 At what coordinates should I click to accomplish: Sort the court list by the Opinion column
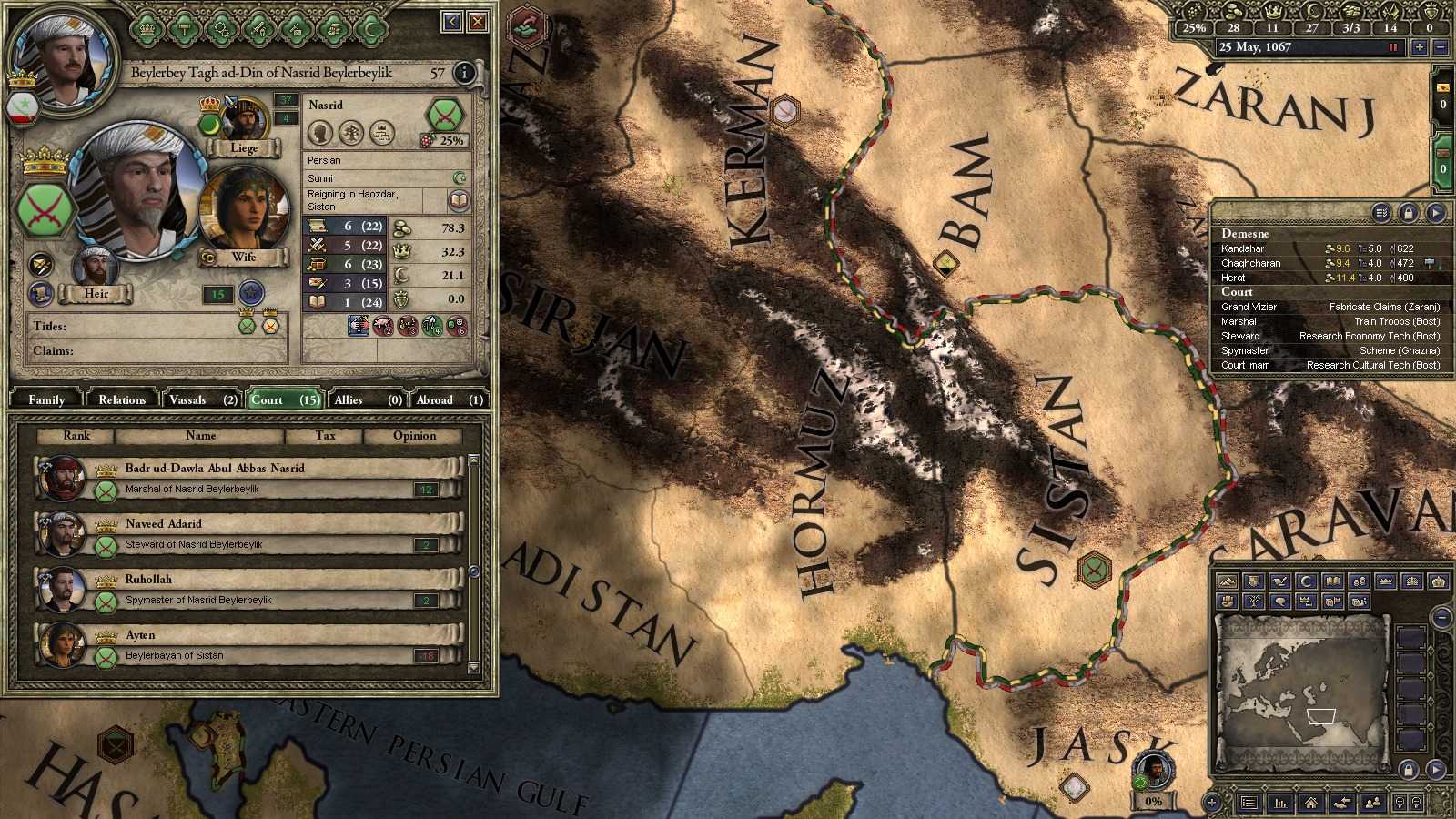click(x=414, y=436)
